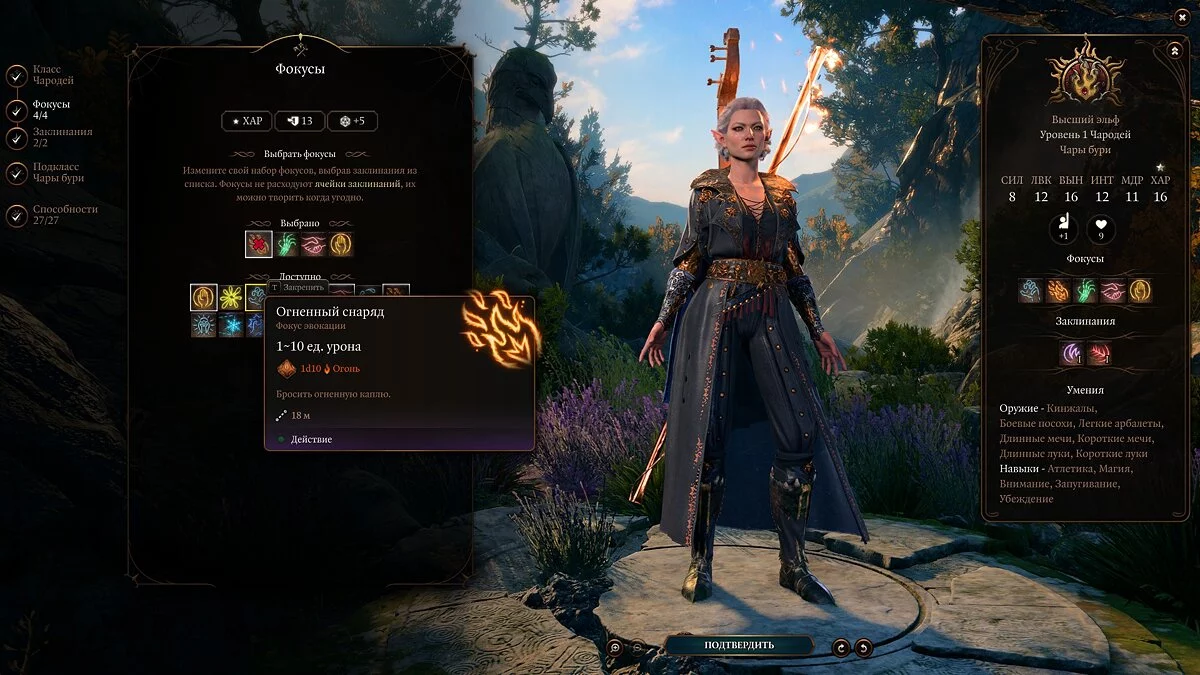
Task: Click the ХАР spellcasting ability badge
Action: coord(246,121)
